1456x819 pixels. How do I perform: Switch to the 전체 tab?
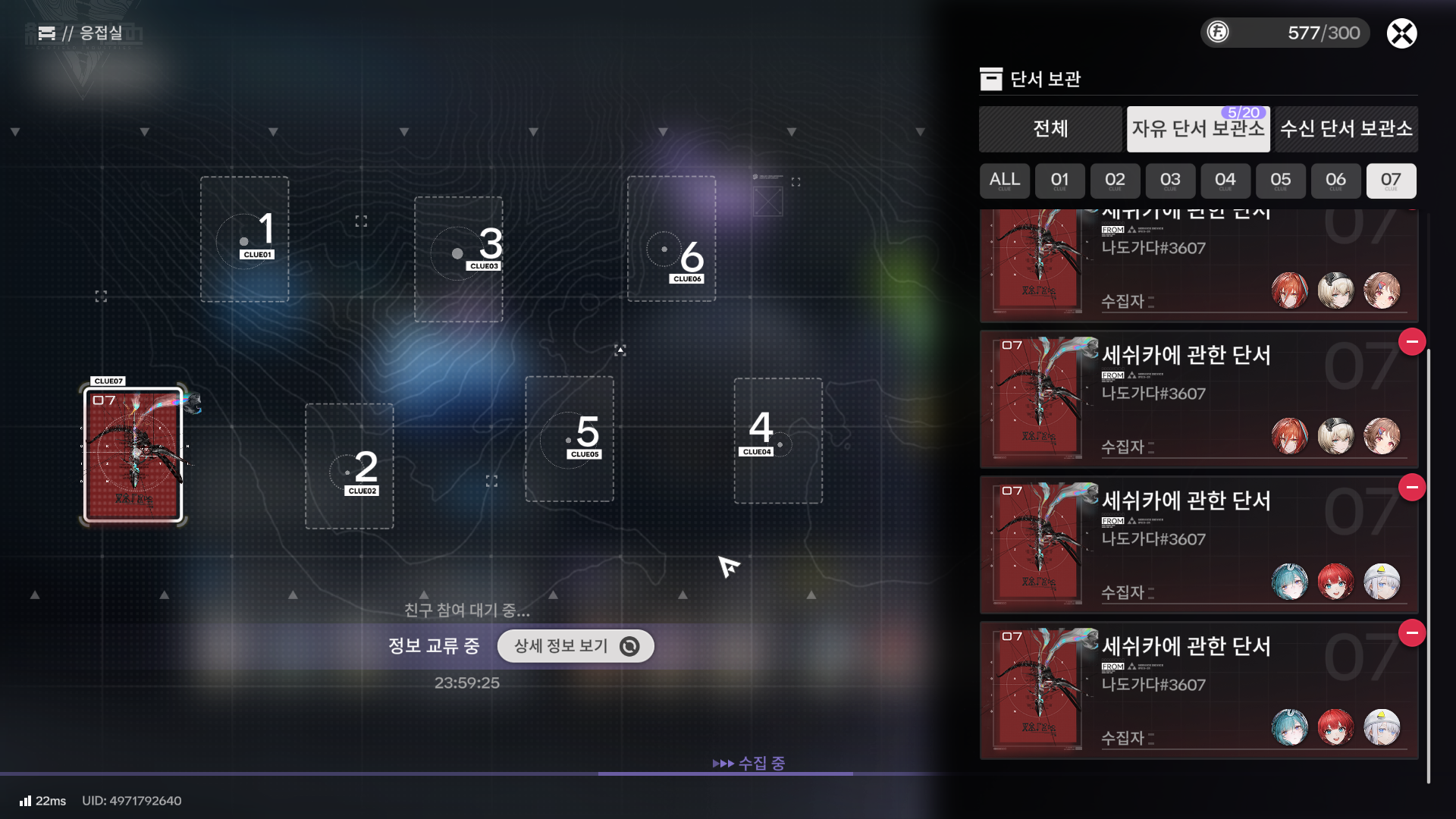[x=1050, y=129]
